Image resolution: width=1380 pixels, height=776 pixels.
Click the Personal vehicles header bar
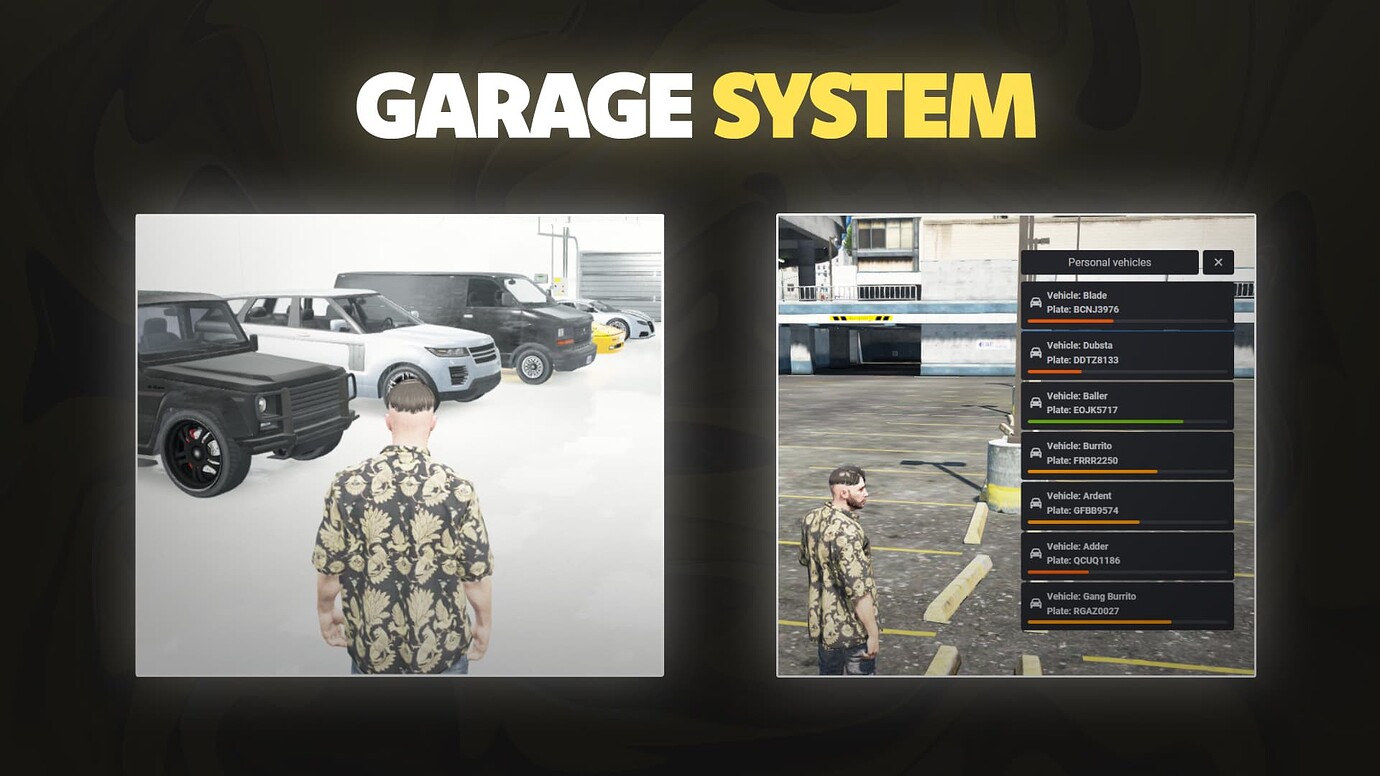click(1110, 262)
